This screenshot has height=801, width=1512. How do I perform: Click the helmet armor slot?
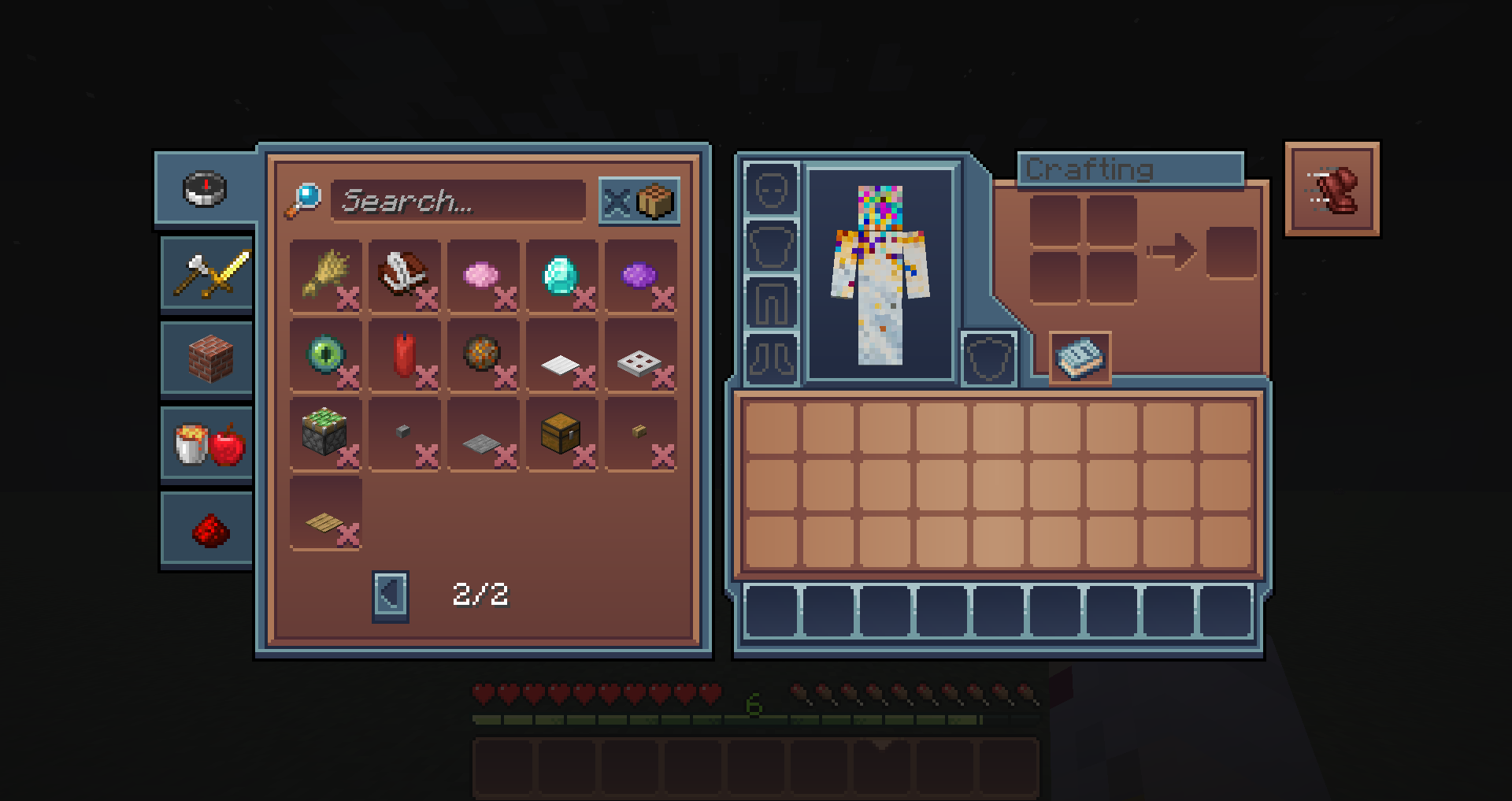point(772,189)
